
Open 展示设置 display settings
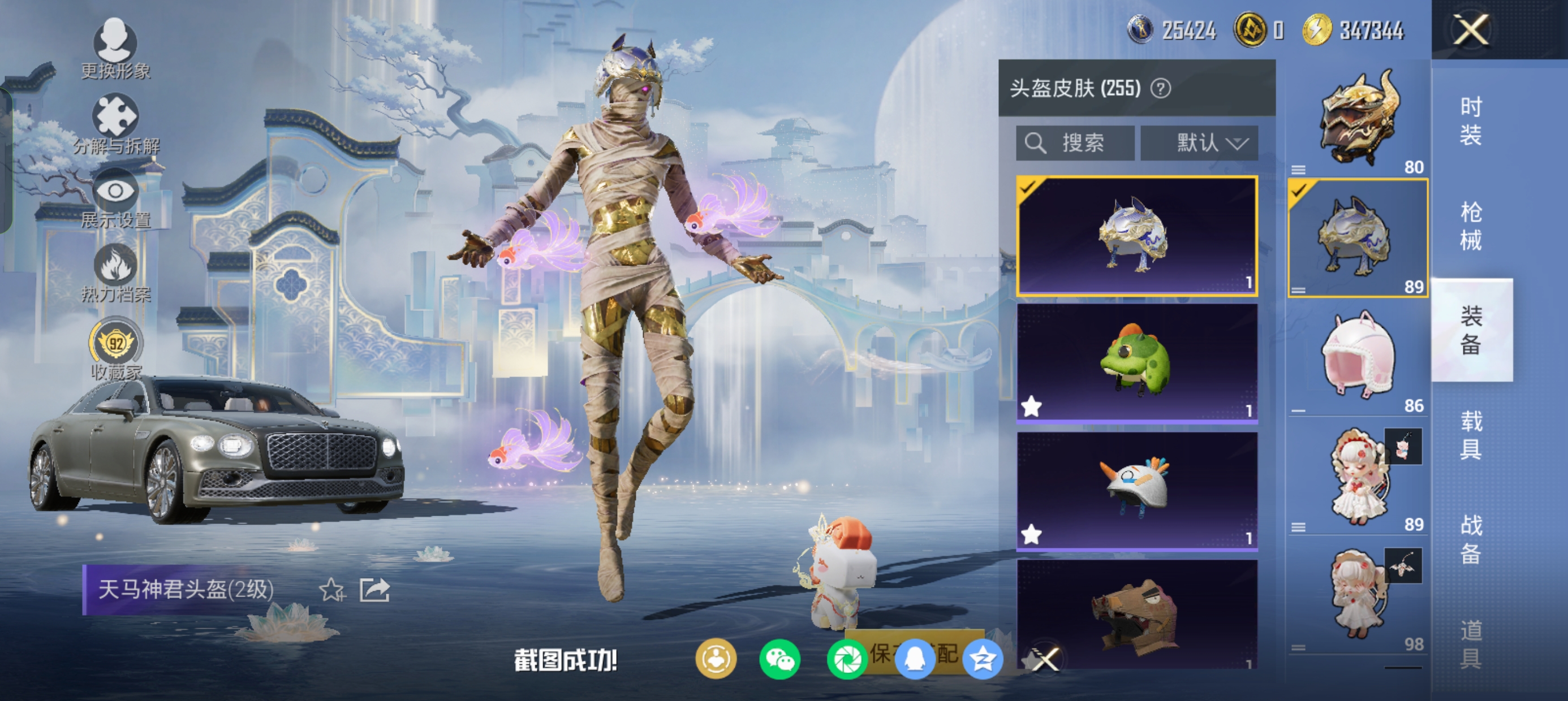pyautogui.click(x=115, y=199)
